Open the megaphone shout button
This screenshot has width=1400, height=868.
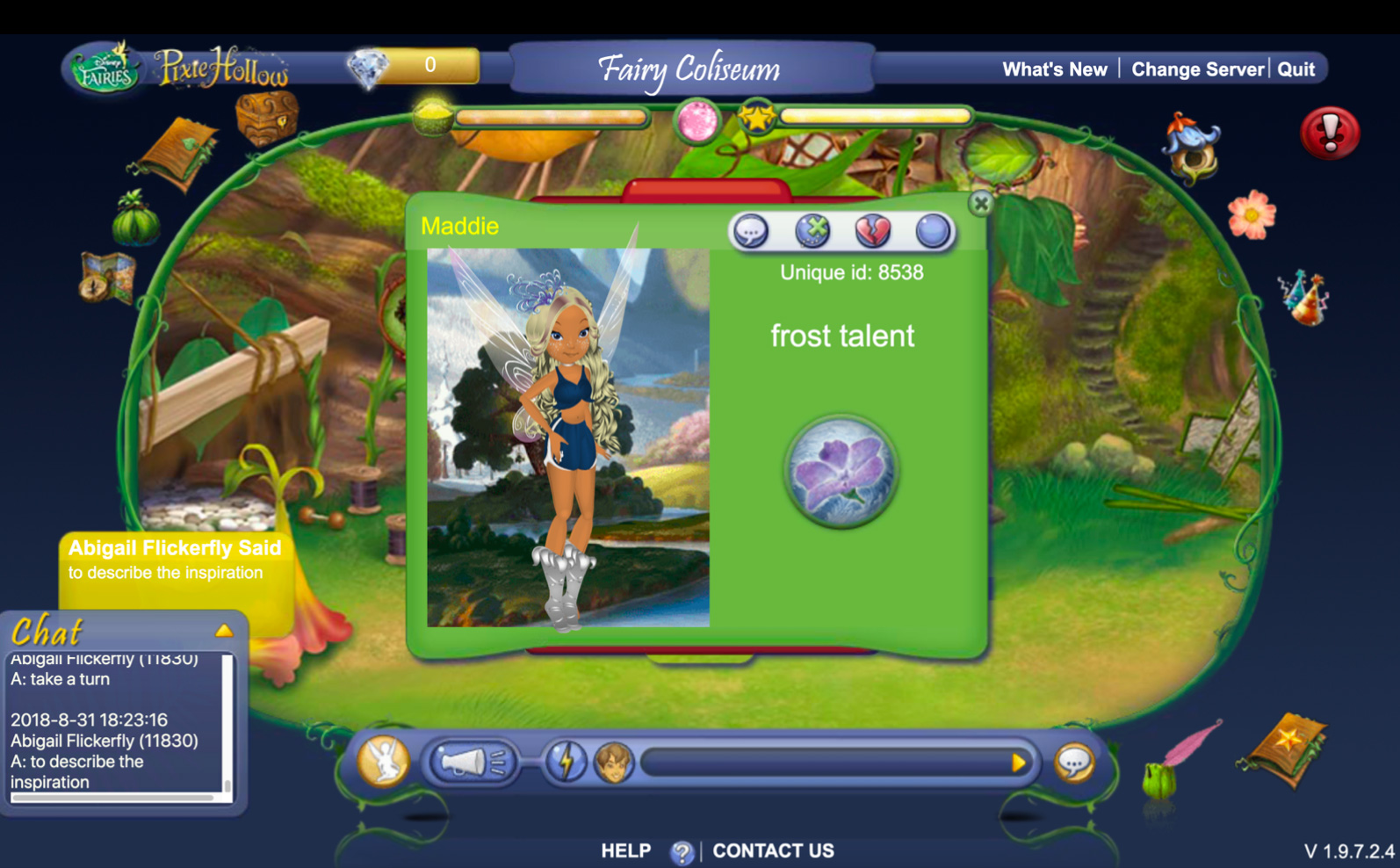tap(473, 762)
